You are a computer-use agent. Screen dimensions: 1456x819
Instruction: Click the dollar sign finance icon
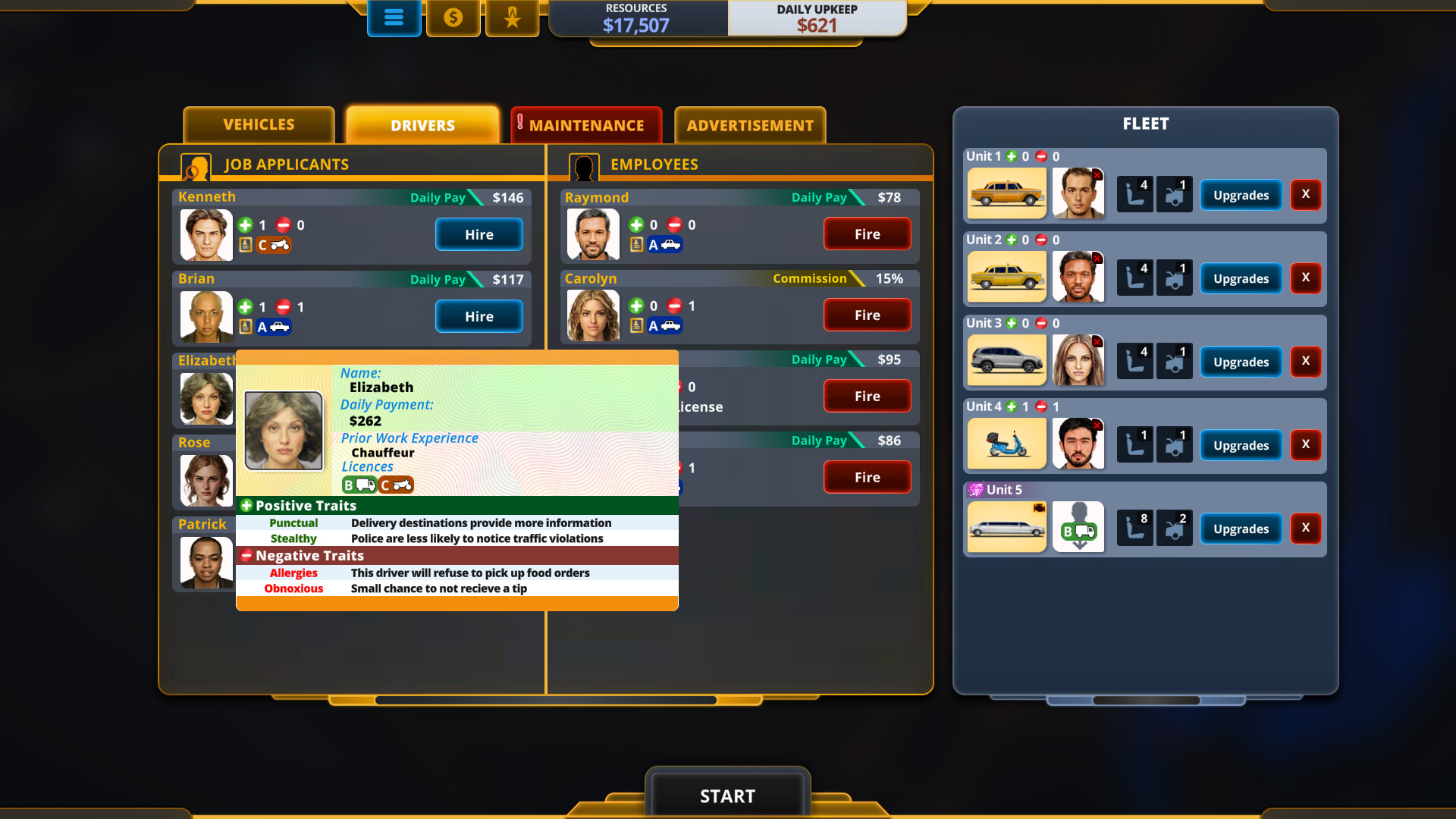coord(453,18)
